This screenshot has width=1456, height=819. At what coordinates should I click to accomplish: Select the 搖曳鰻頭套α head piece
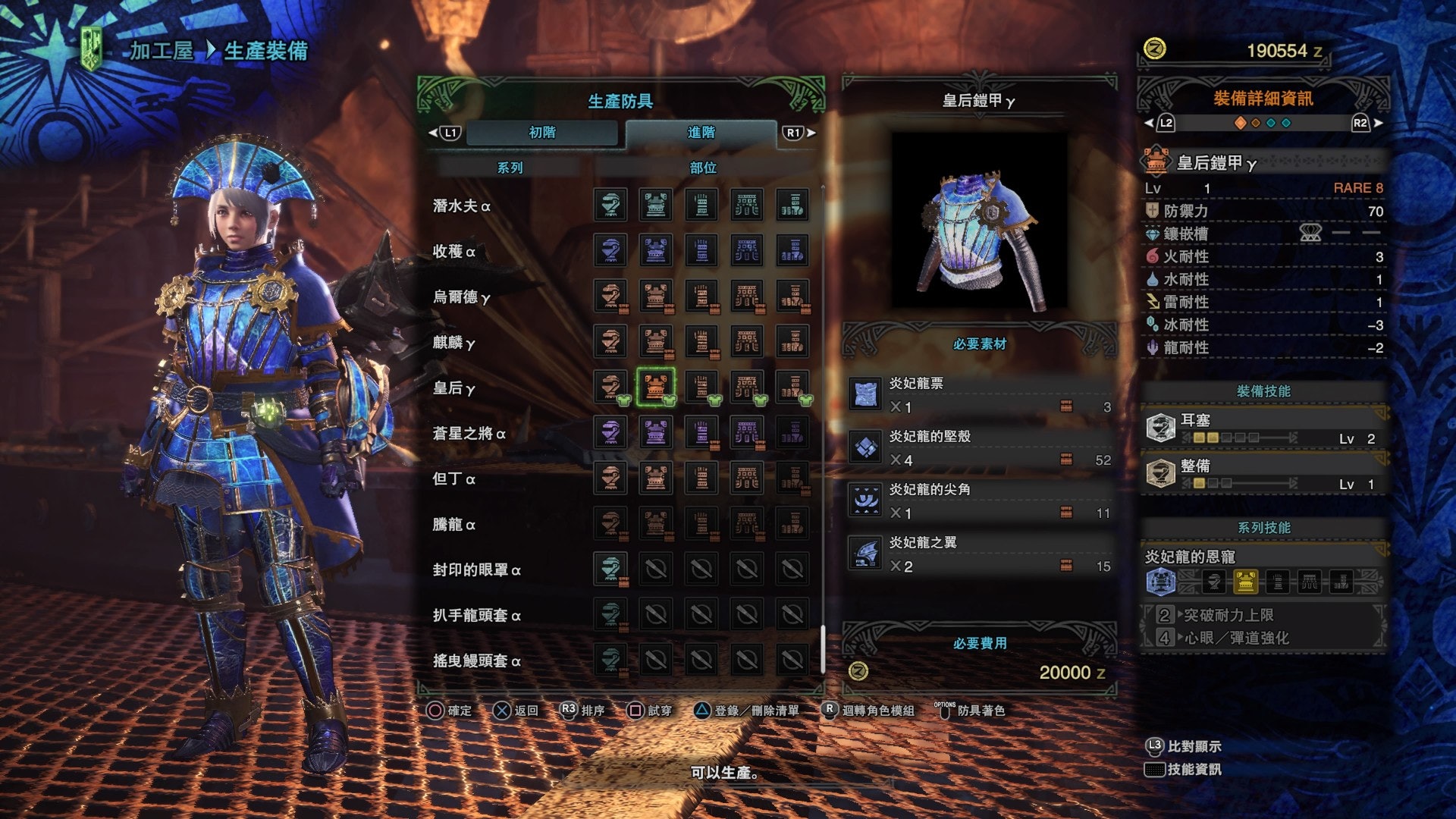pos(610,660)
